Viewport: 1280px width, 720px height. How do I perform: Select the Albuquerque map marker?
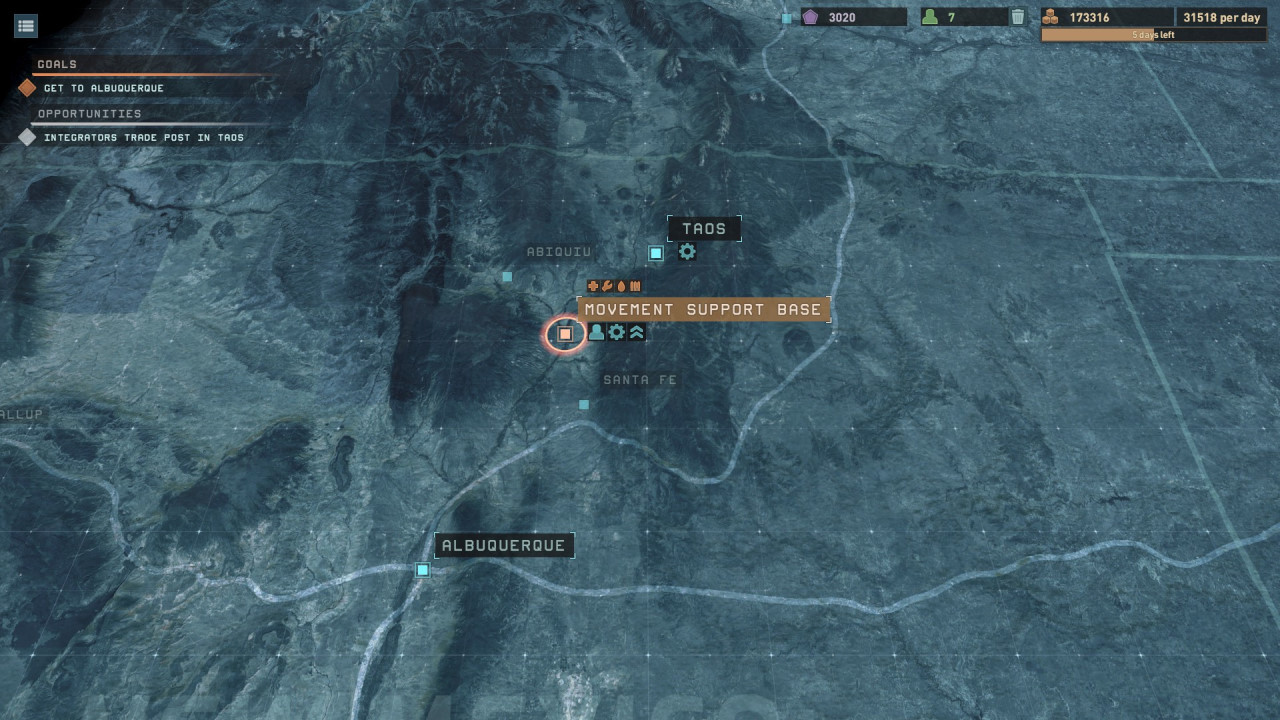(423, 570)
